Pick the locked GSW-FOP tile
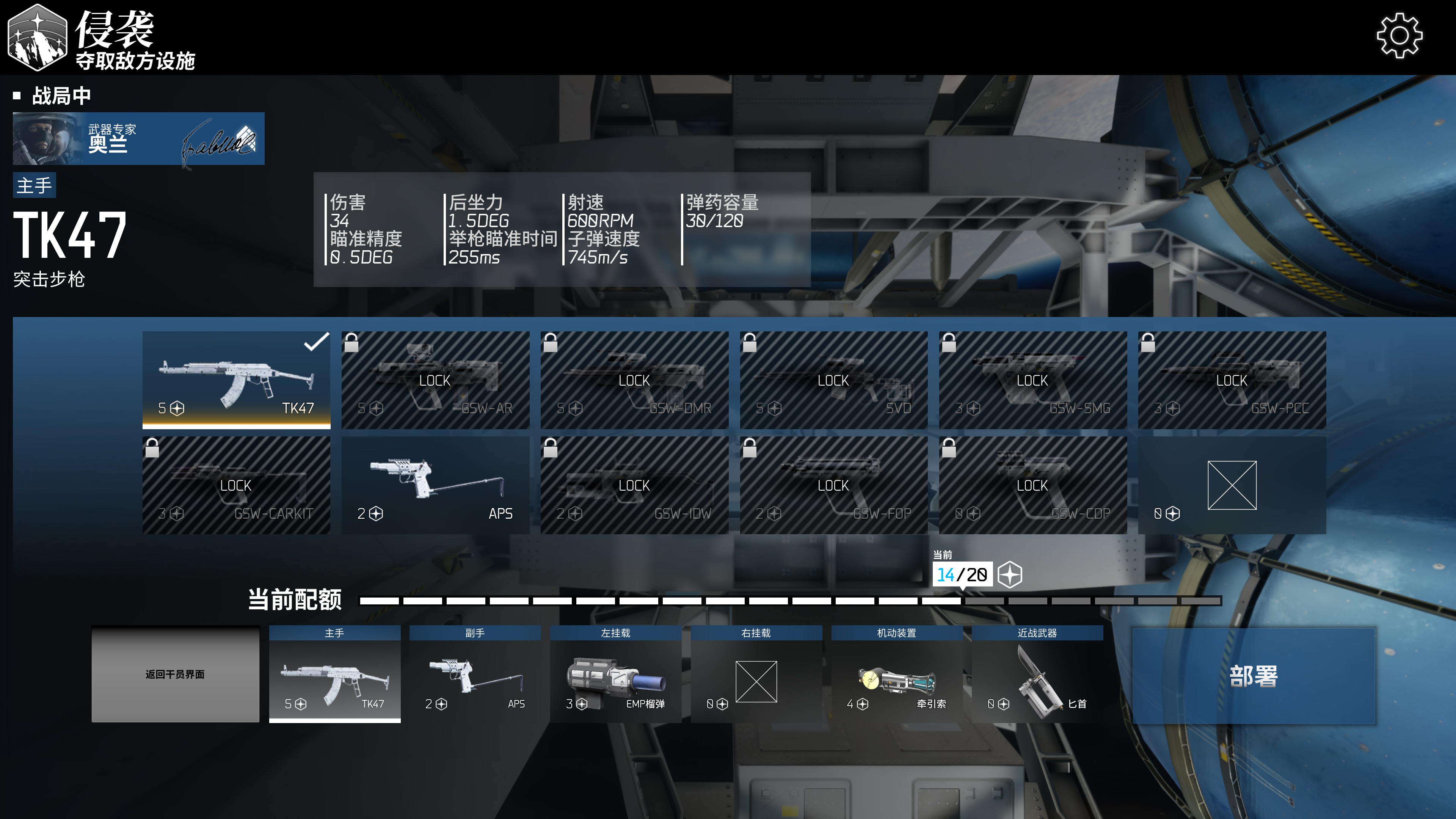This screenshot has height=819, width=1456. pos(834,485)
